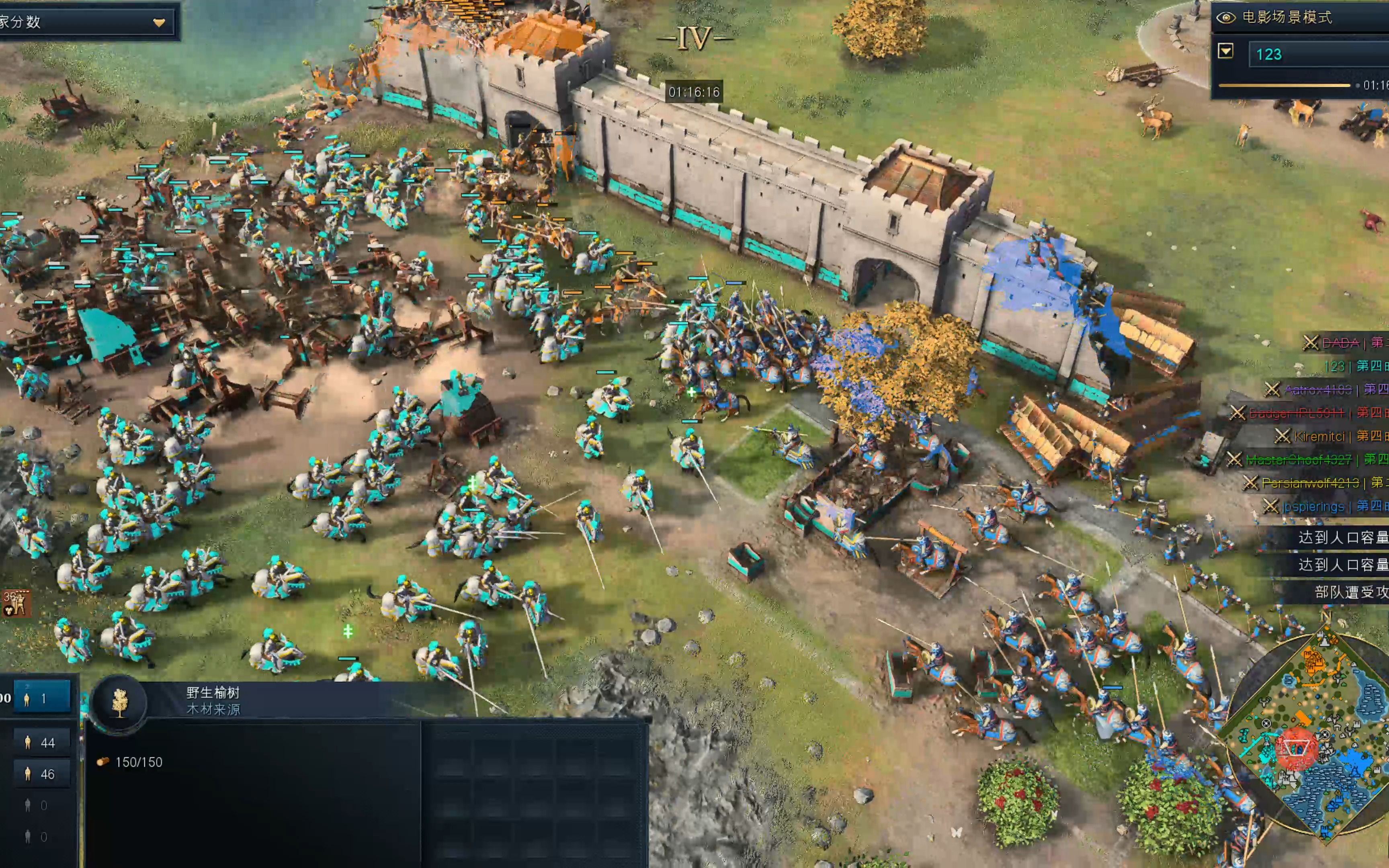The width and height of the screenshot is (1389, 868).
Task: Select the unit group icon showing 36
Action: coord(16,603)
